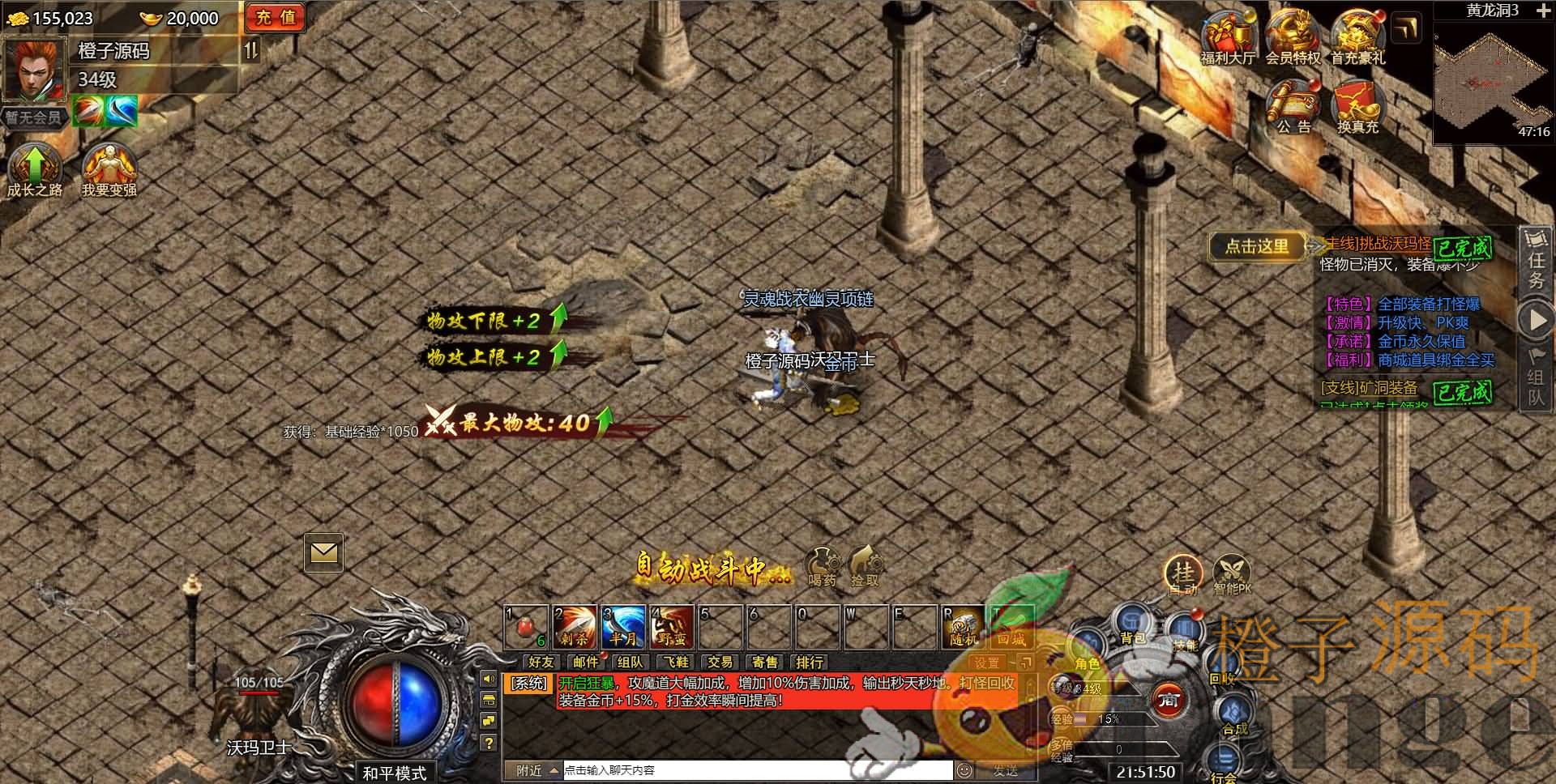Open the 我要变强 get-stronger icon
The height and width of the screenshot is (784, 1556).
coord(109,170)
